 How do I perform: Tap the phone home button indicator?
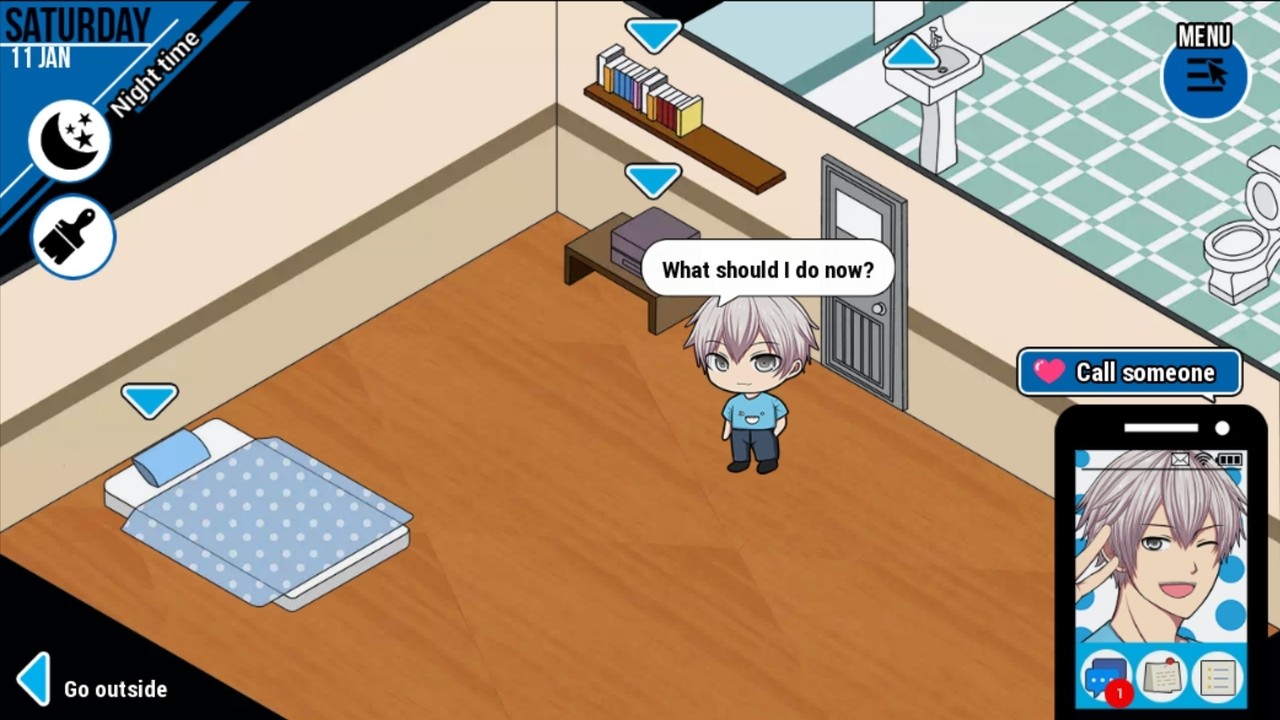click(x=1159, y=428)
